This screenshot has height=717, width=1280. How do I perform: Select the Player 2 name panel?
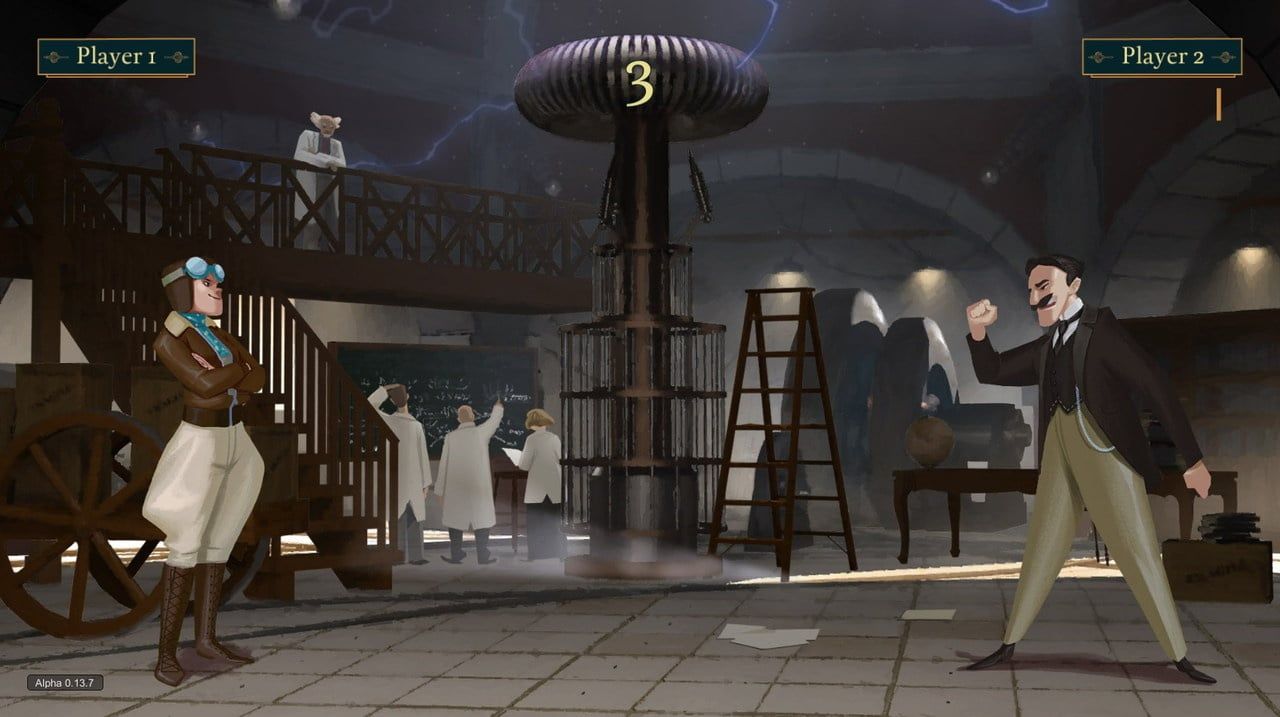click(1162, 57)
